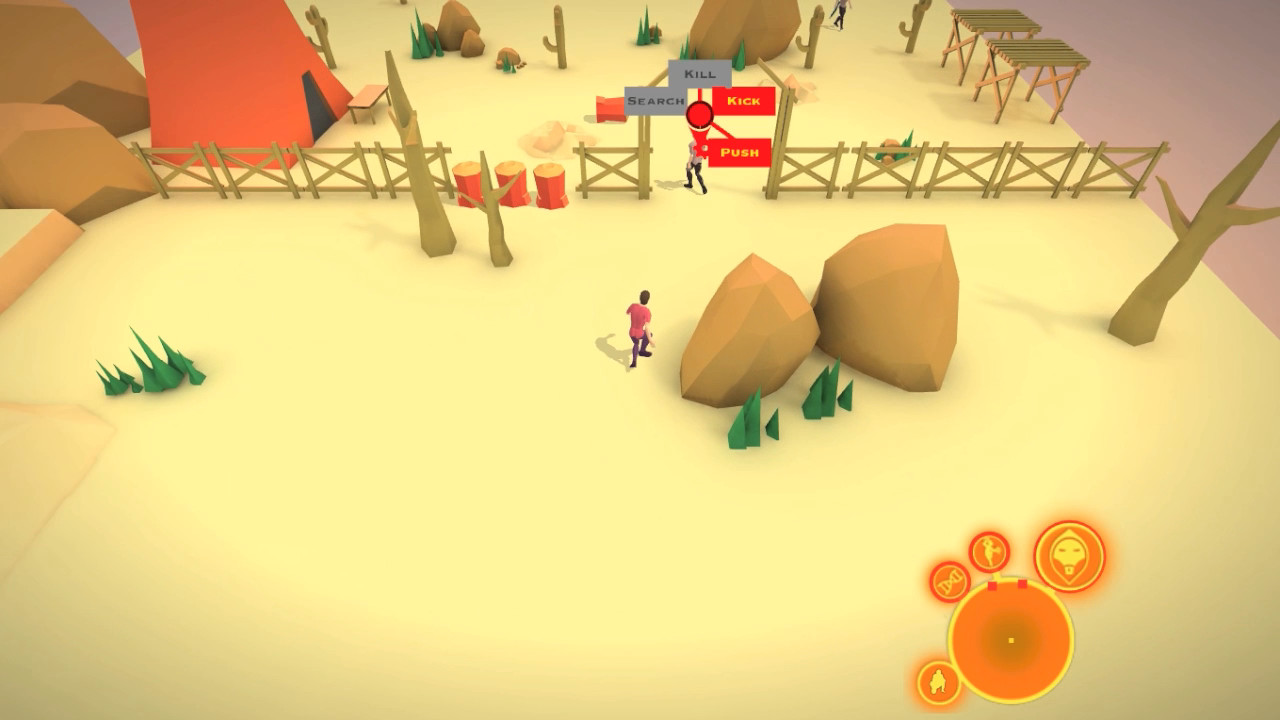1280x720 pixels.
Task: Click the right red marker on the minimap
Action: (1022, 583)
